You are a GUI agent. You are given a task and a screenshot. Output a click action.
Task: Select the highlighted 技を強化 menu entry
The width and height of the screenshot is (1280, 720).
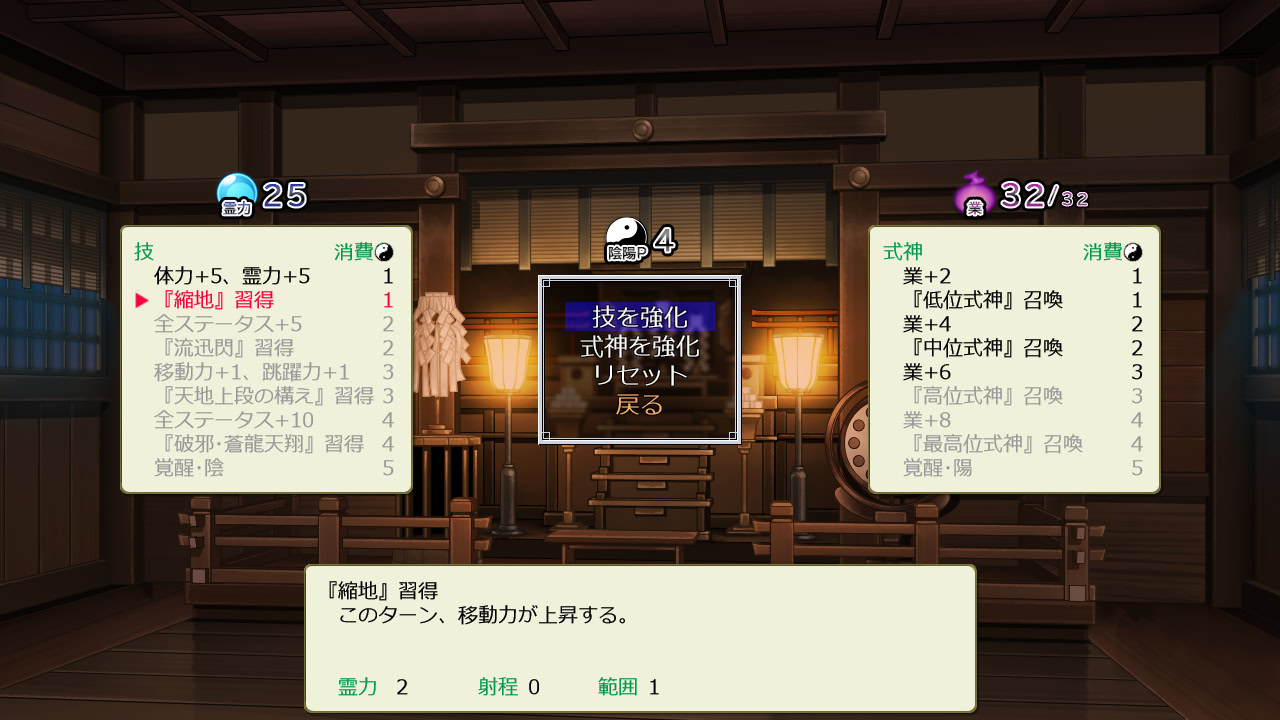tap(639, 319)
